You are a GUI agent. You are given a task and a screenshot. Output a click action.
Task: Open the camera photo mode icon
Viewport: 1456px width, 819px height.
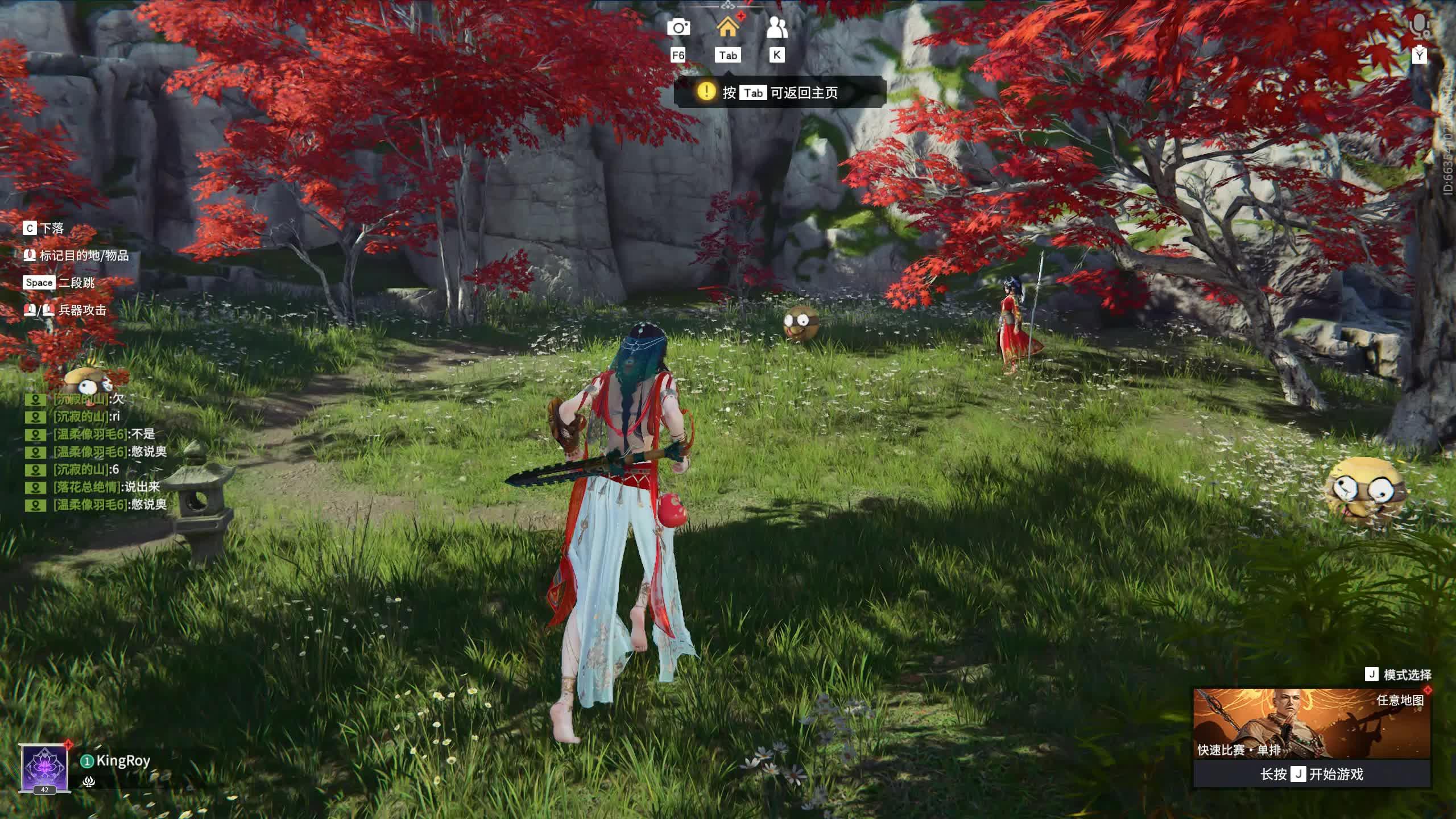(678, 27)
